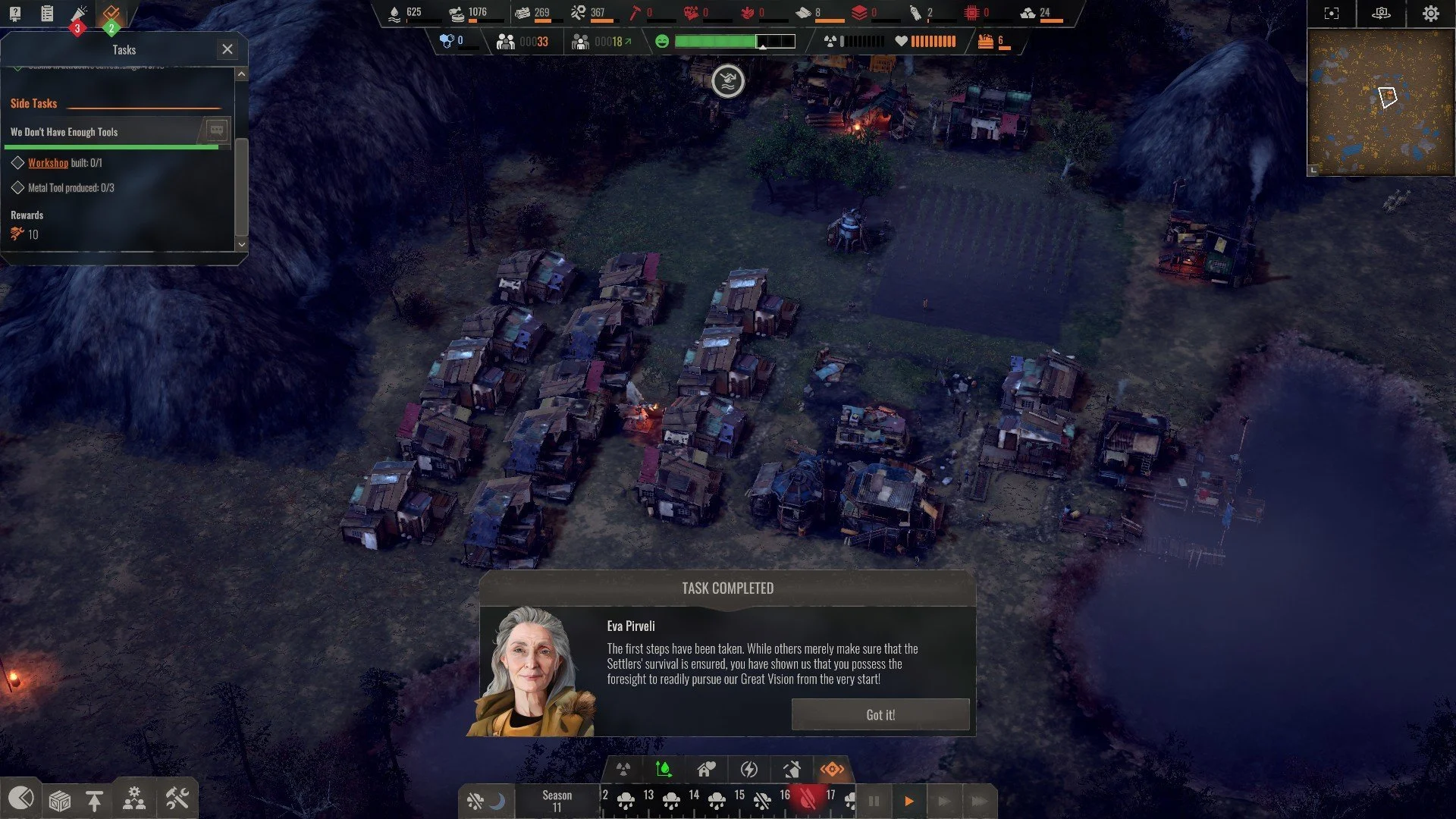1456x819 pixels.
Task: Open the help book icon
Action: pos(15,13)
